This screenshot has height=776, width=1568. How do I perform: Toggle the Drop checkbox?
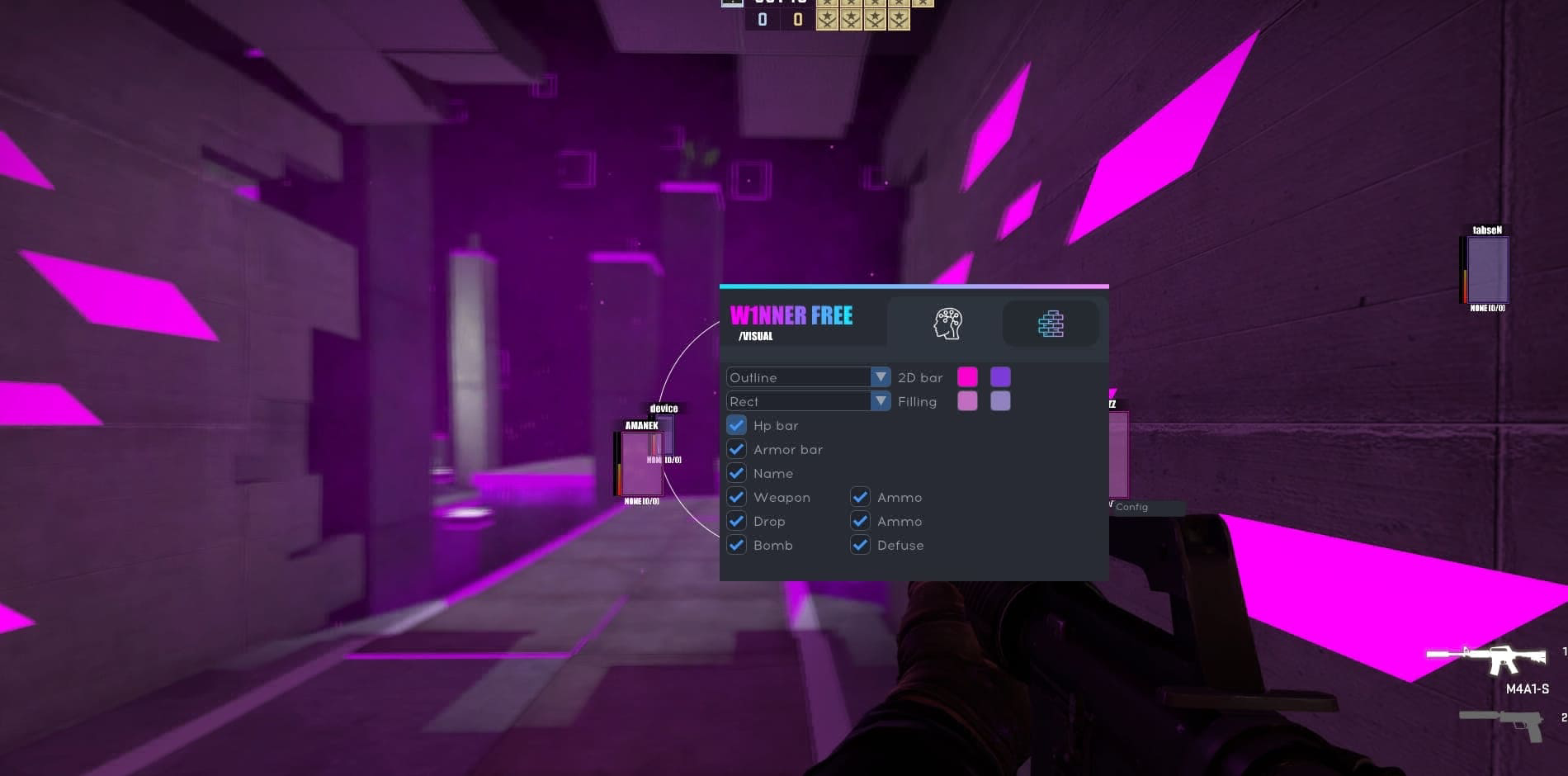tap(736, 521)
